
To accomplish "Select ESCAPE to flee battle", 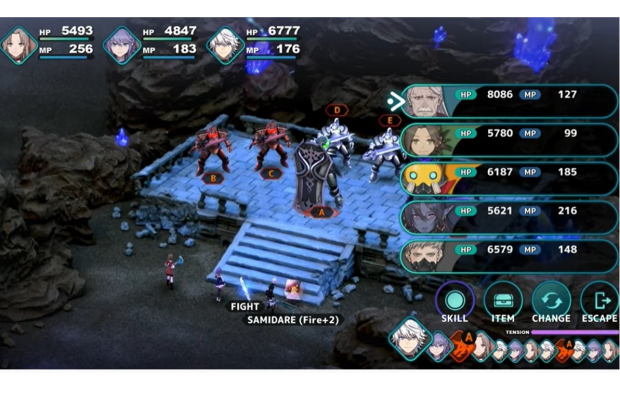I will (x=598, y=300).
